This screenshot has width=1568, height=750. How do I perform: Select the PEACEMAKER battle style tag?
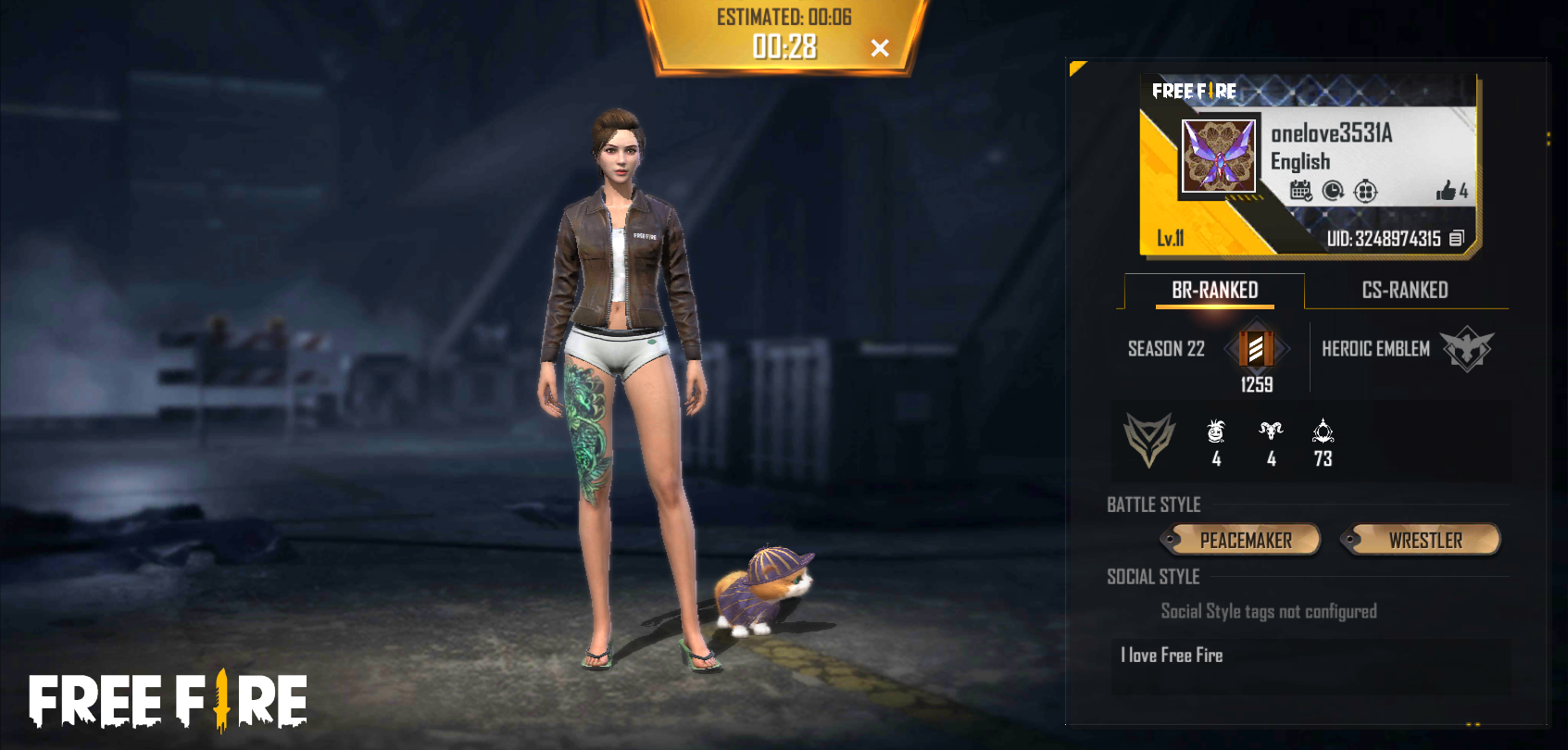click(x=1245, y=540)
